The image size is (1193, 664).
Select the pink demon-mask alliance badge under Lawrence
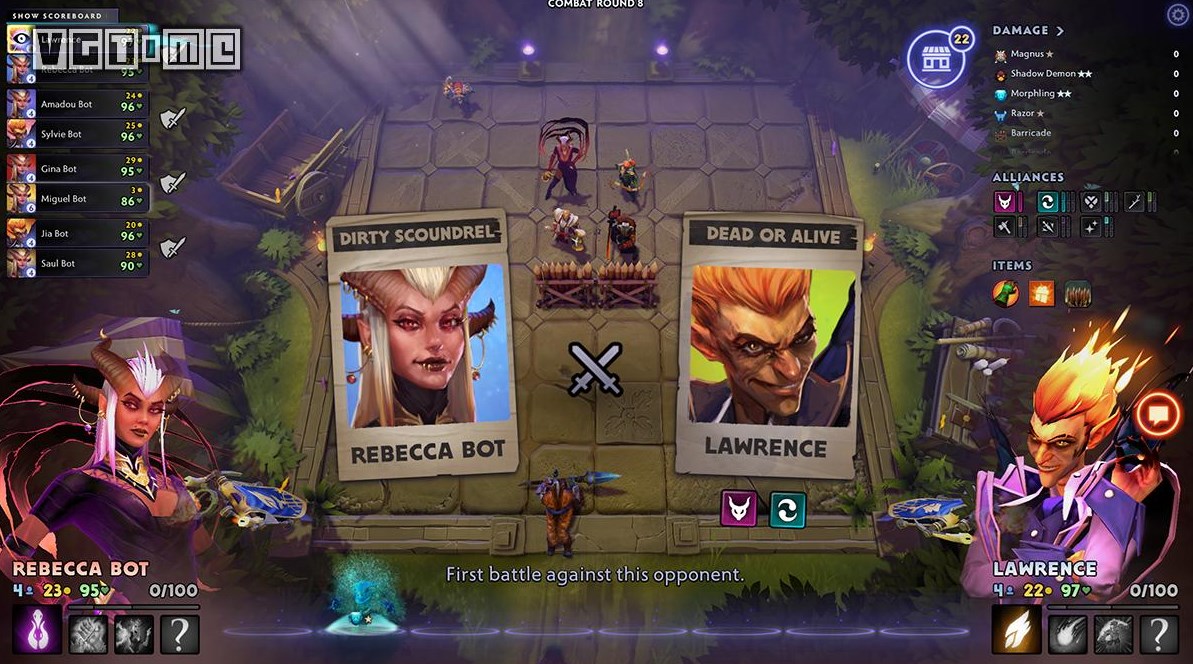pyautogui.click(x=739, y=509)
